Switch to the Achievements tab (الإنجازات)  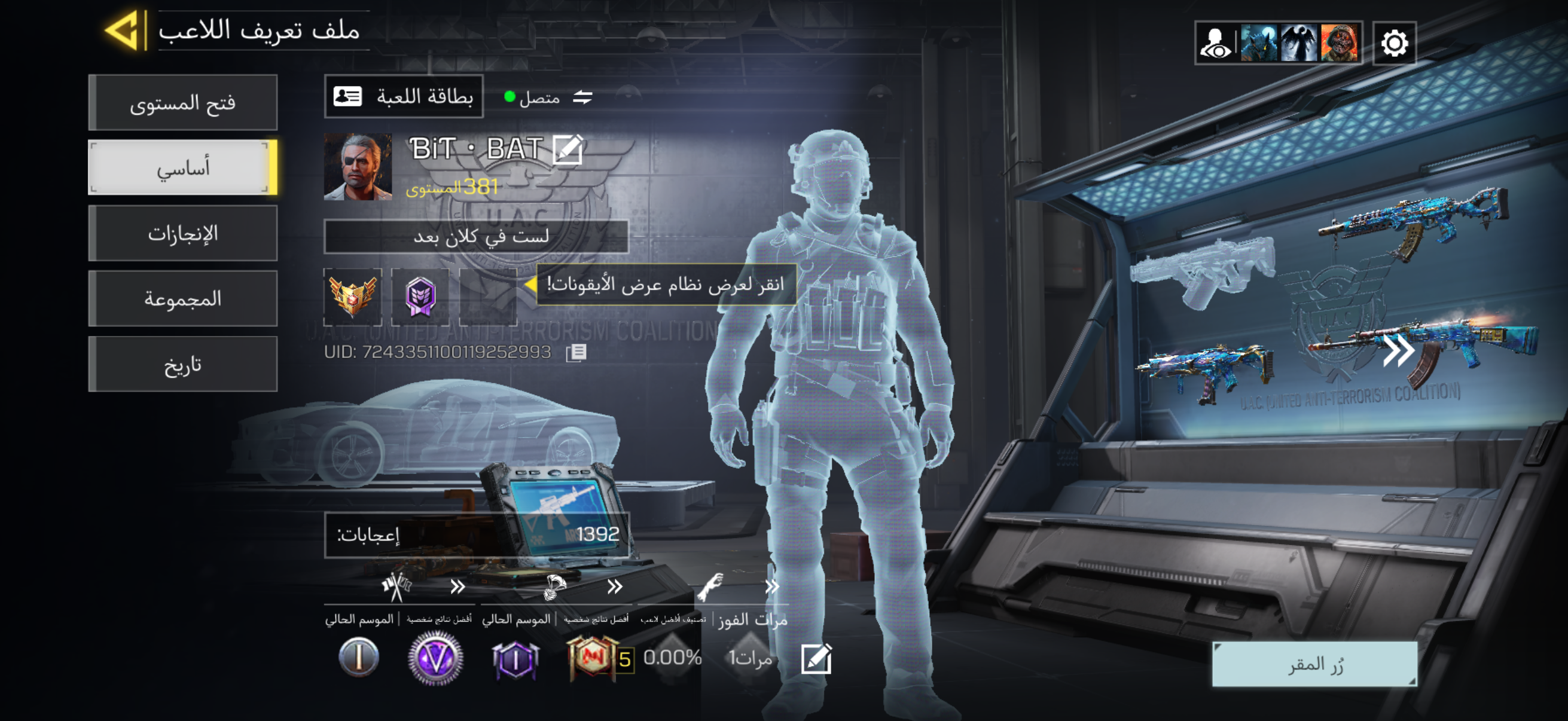pos(182,234)
